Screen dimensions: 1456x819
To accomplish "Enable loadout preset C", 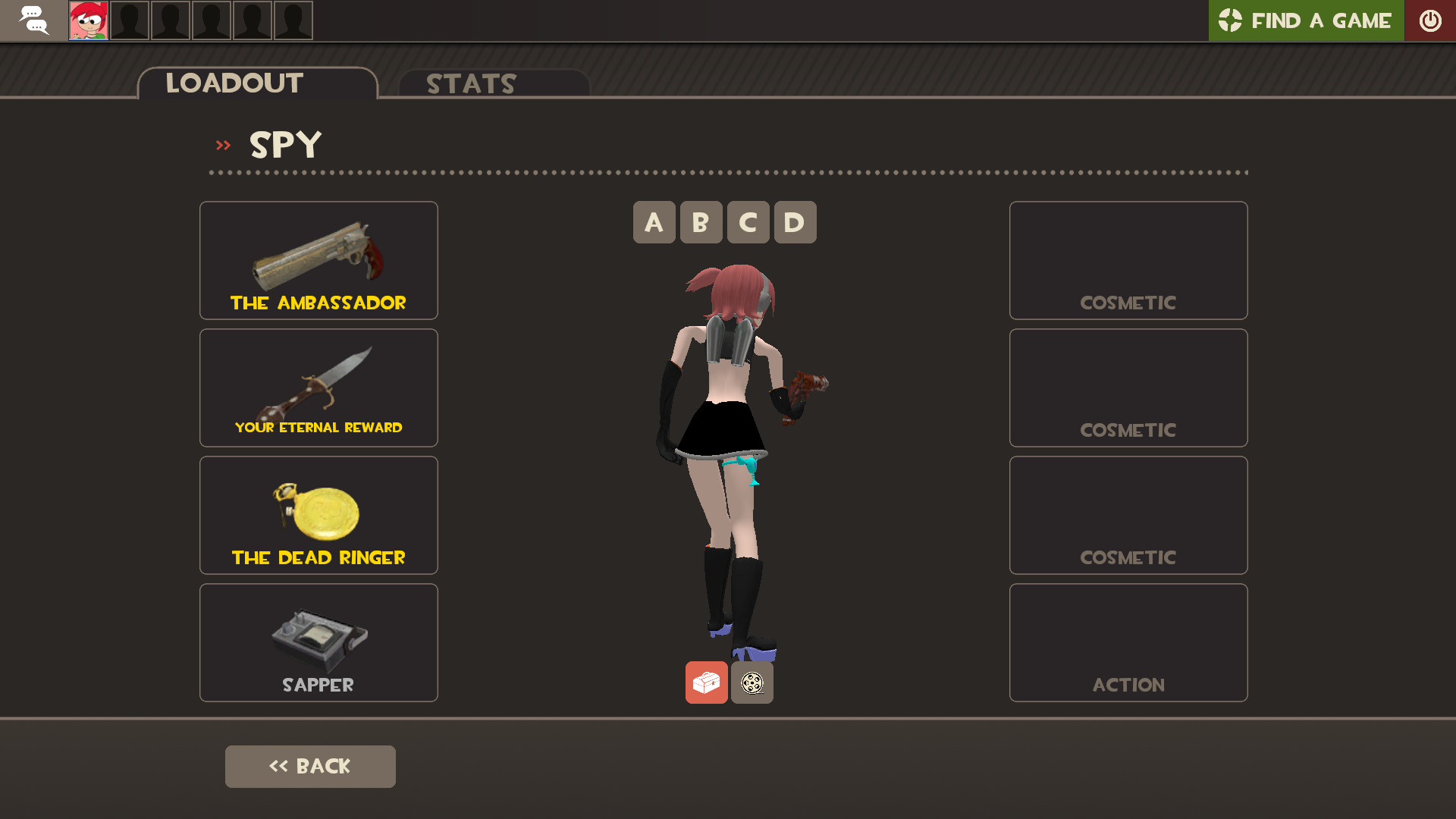I will [748, 222].
